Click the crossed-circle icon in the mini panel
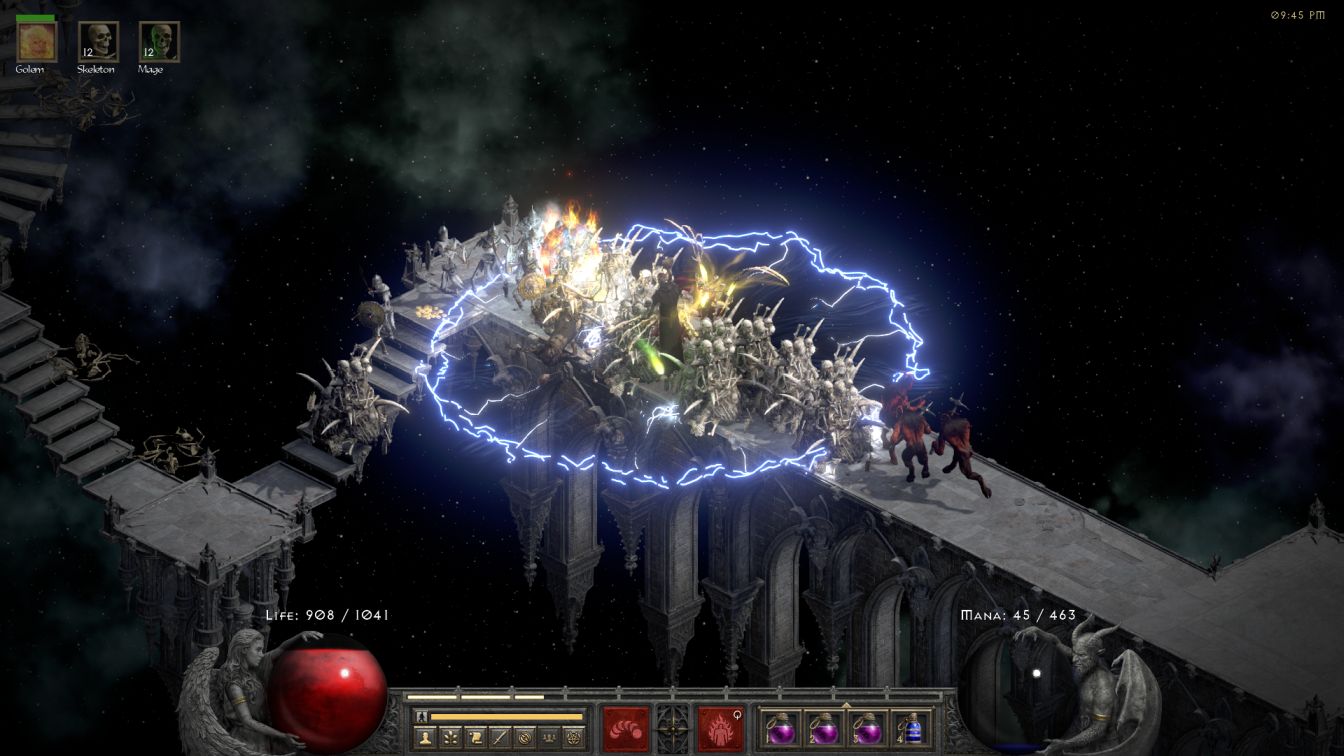Screen dimensions: 1344x756 click(x=524, y=738)
